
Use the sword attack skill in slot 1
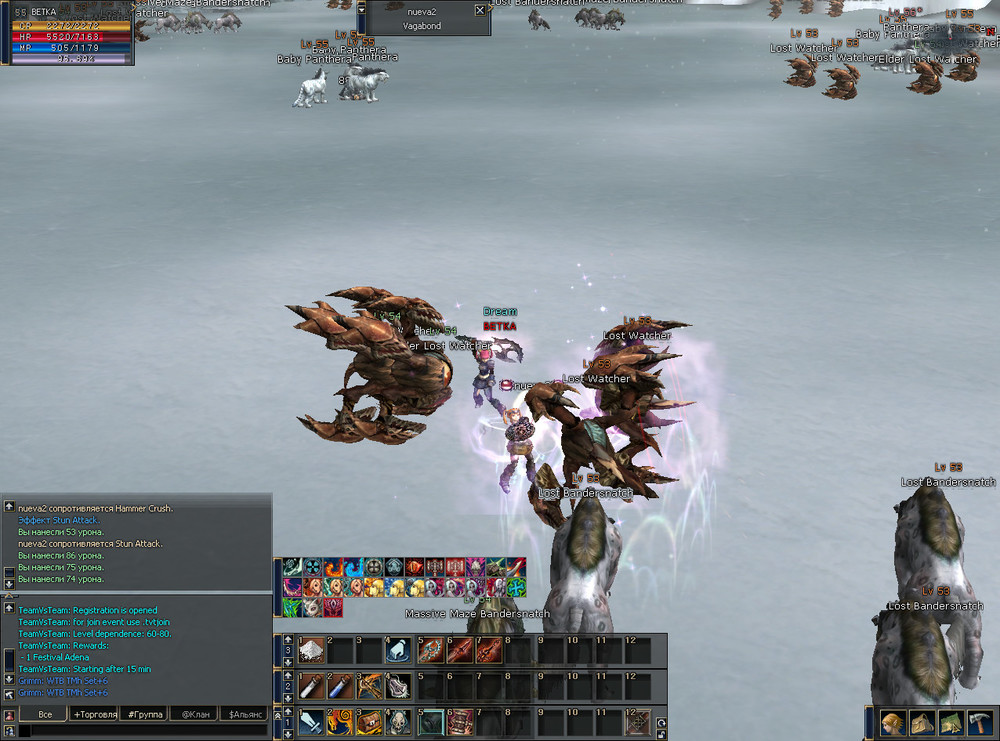(x=312, y=721)
